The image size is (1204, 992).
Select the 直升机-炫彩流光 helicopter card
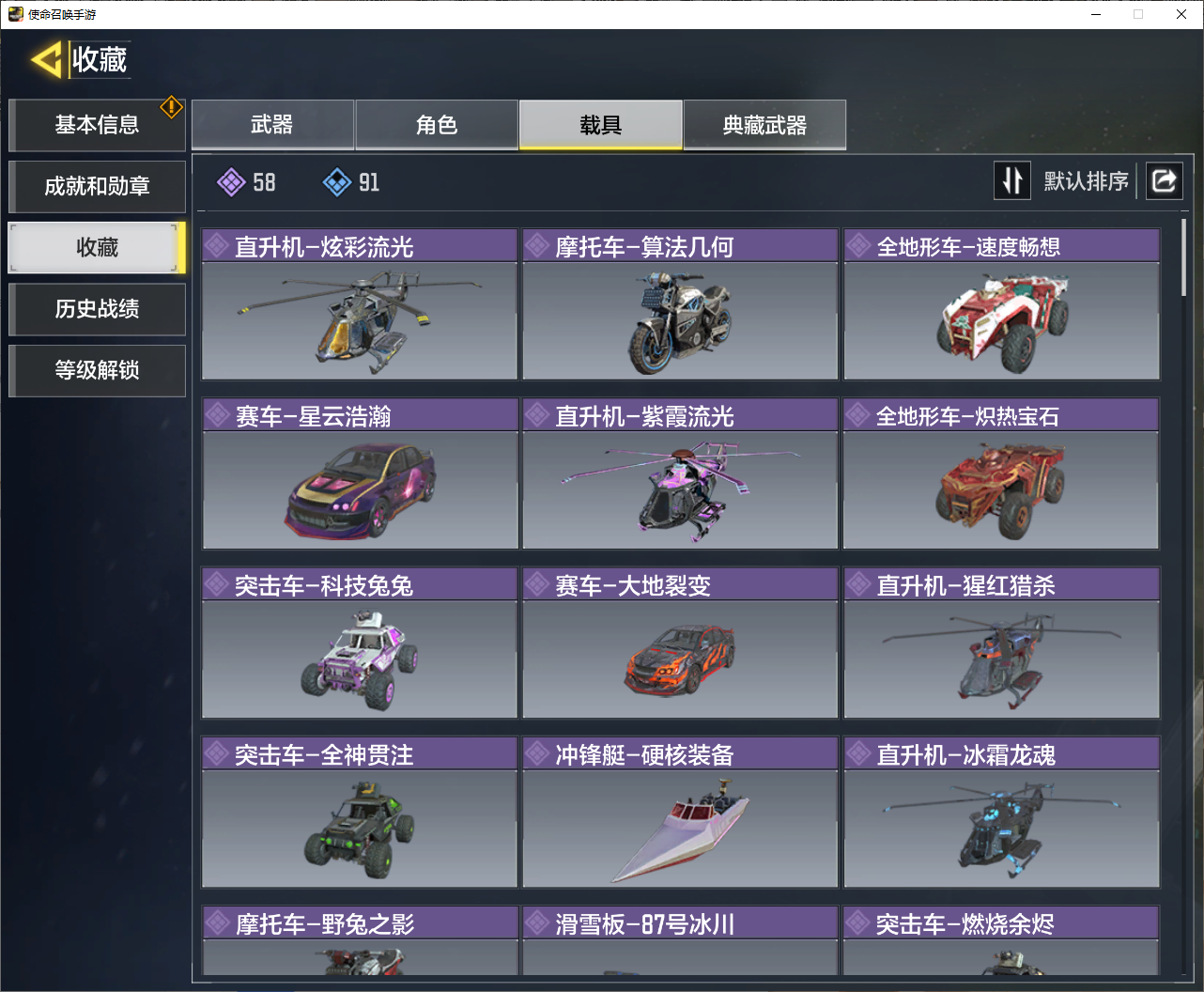tap(360, 304)
